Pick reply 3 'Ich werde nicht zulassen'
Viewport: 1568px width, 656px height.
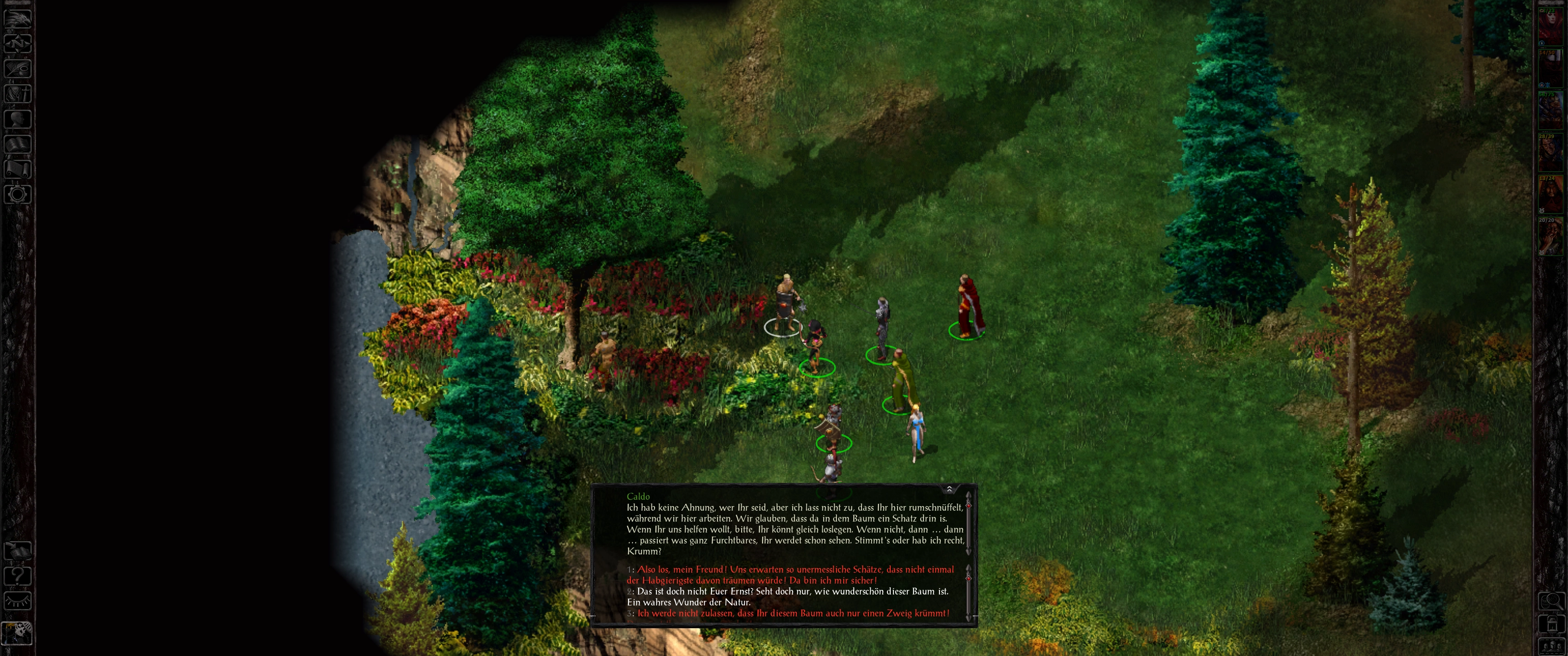click(x=791, y=613)
